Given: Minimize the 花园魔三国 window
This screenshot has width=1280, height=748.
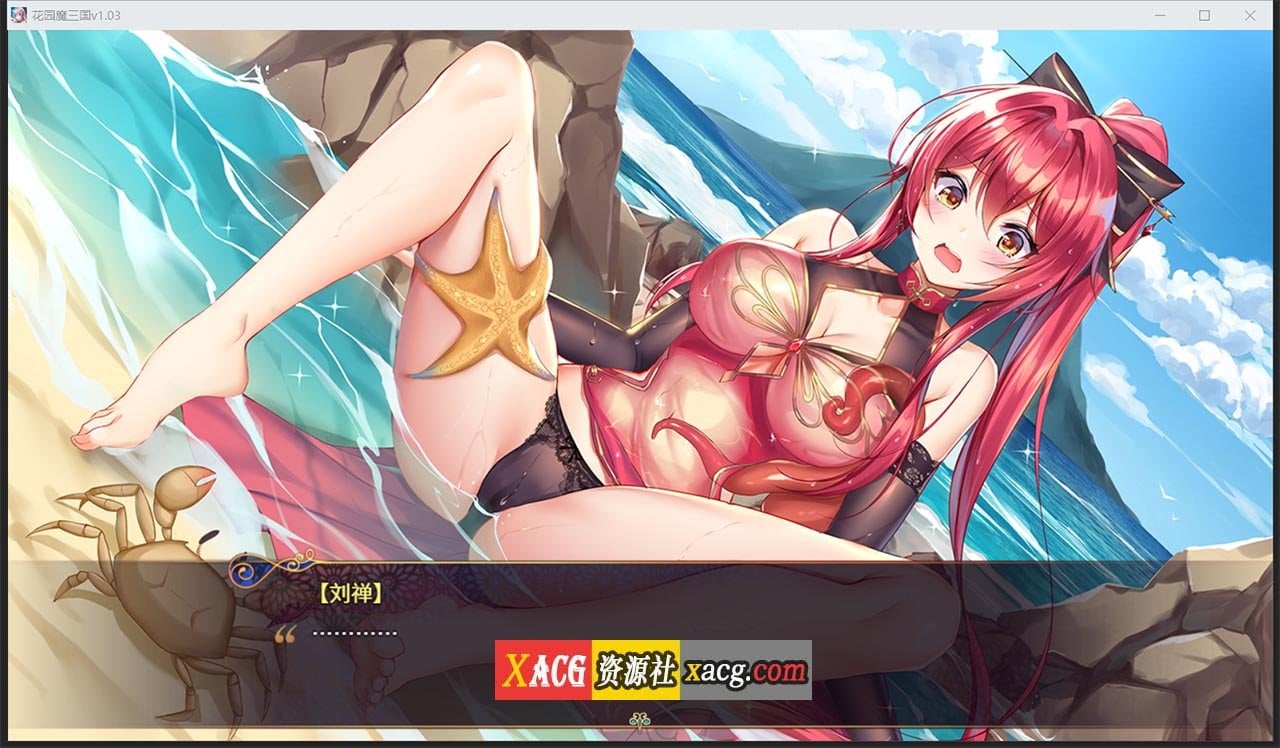Looking at the screenshot, I should (1159, 15).
